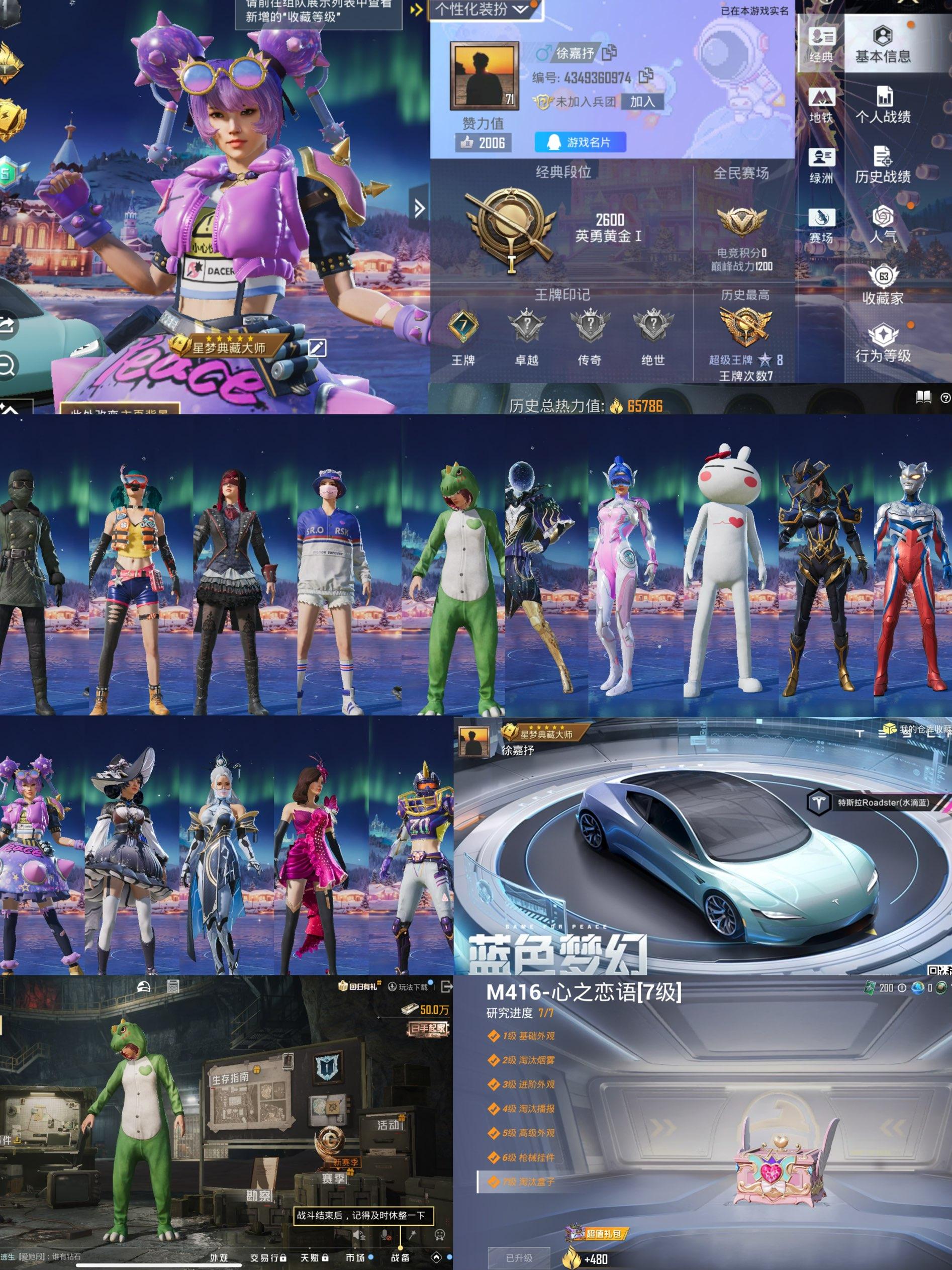Click 加入 to join a 兵团

[x=643, y=103]
